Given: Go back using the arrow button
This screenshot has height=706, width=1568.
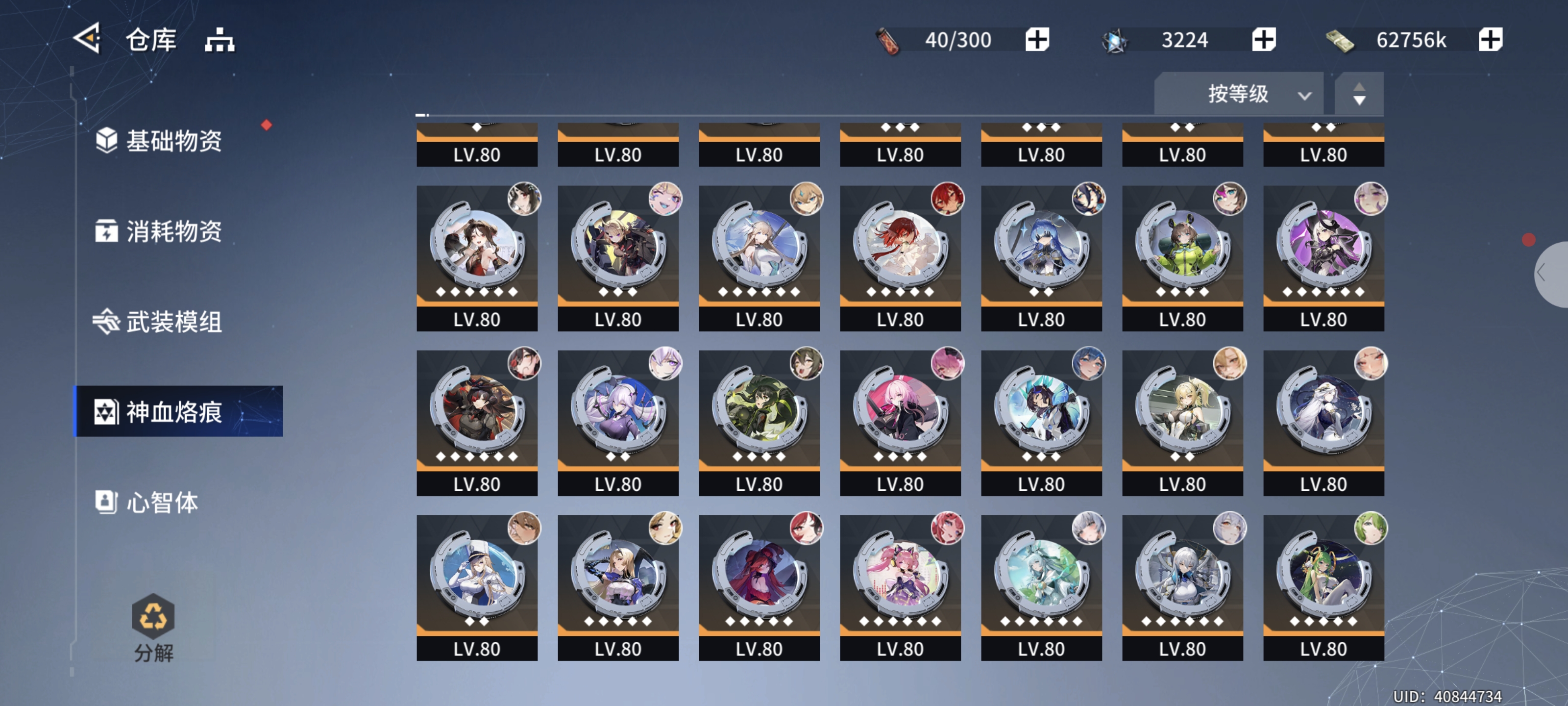Looking at the screenshot, I should [x=87, y=39].
